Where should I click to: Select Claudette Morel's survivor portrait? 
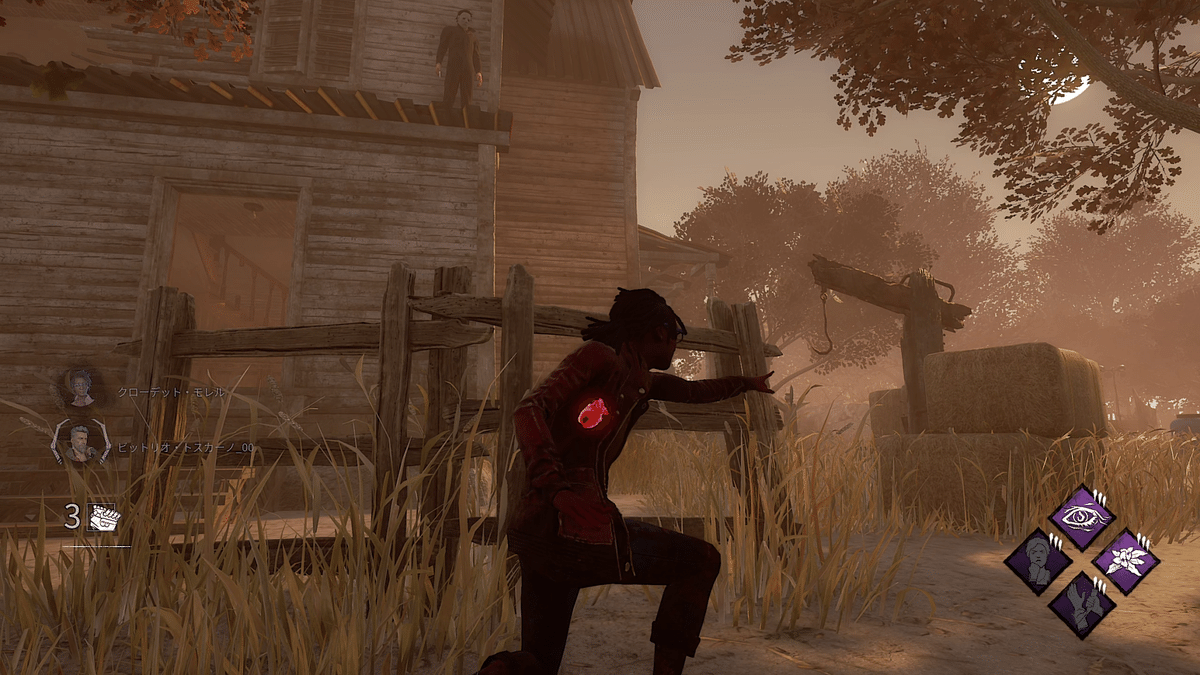tap(81, 389)
